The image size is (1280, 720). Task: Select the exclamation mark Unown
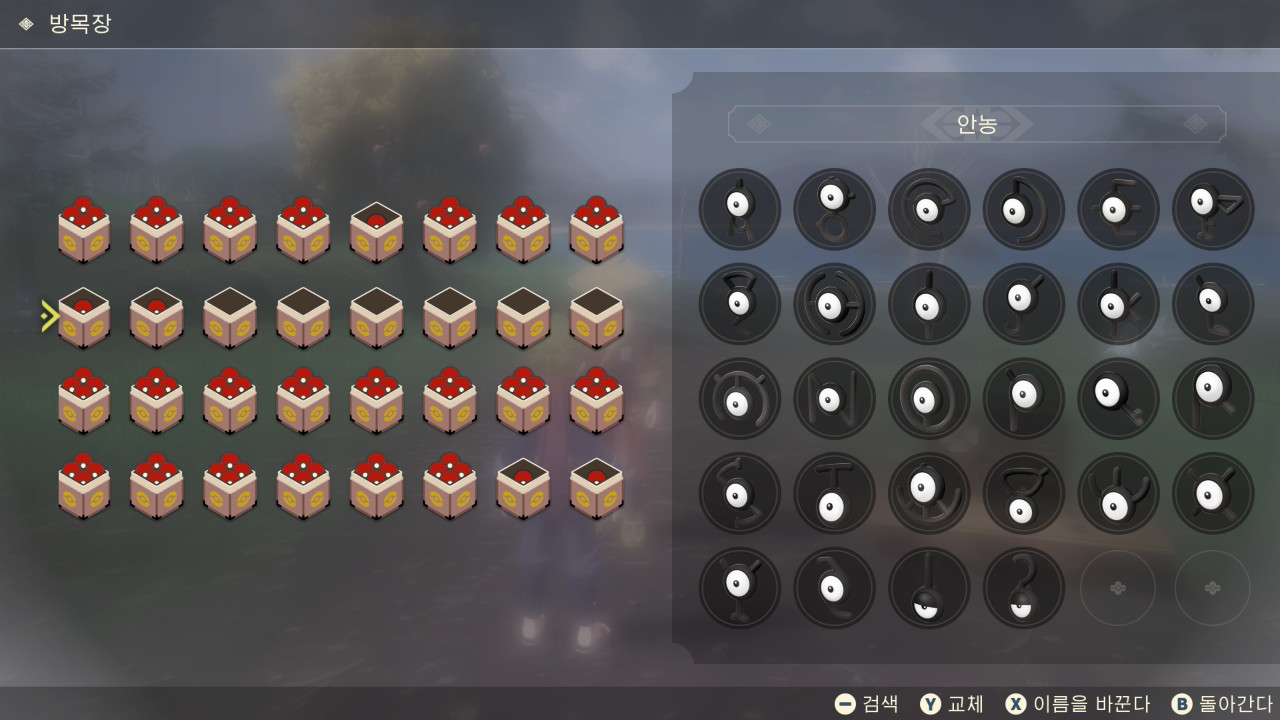[929, 588]
